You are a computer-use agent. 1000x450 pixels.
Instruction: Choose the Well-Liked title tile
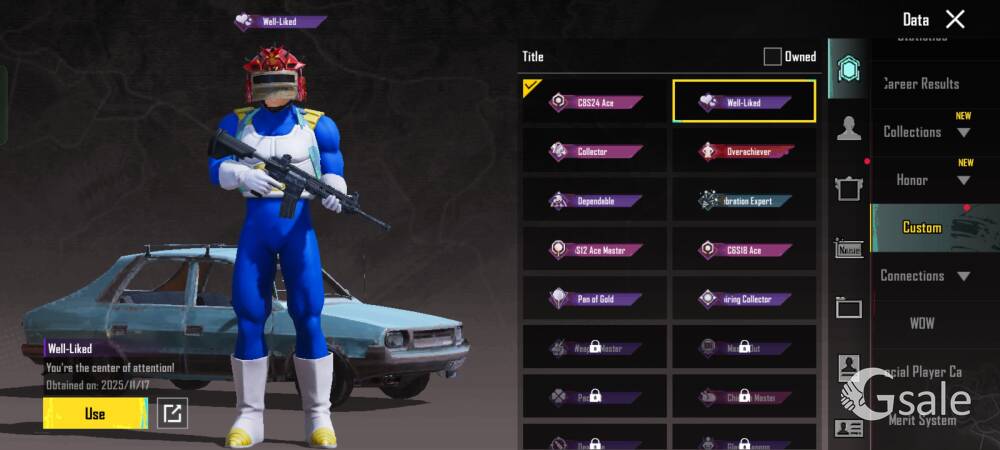click(x=744, y=102)
